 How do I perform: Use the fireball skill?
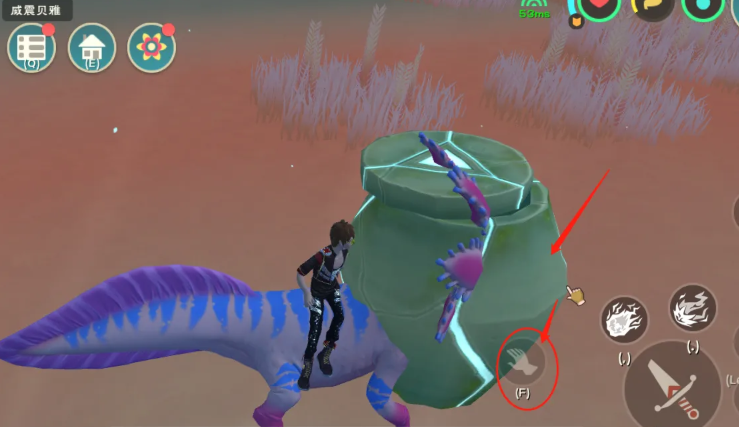[624, 320]
